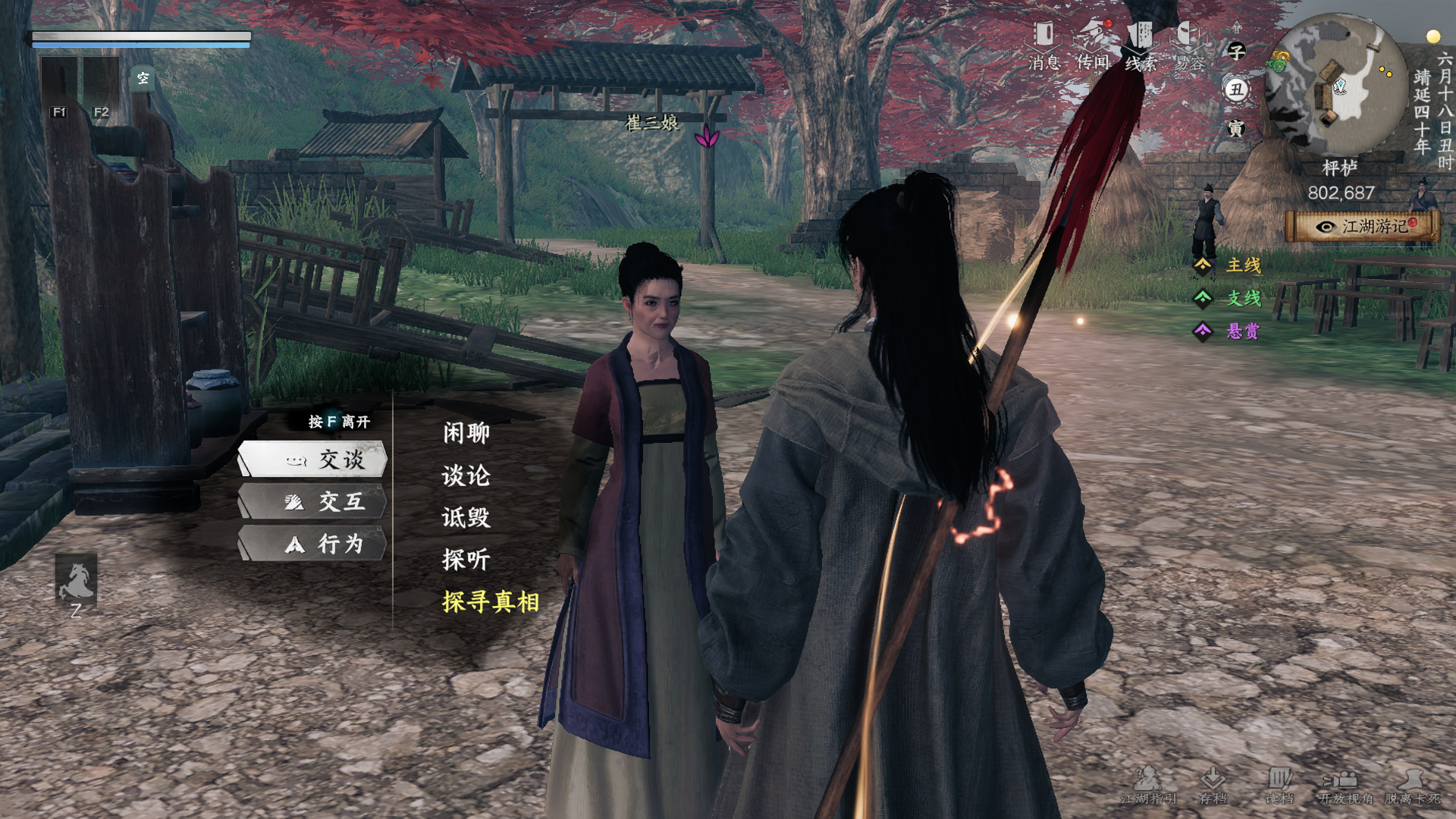Choose the 探听 inquire dialogue option

(x=466, y=560)
